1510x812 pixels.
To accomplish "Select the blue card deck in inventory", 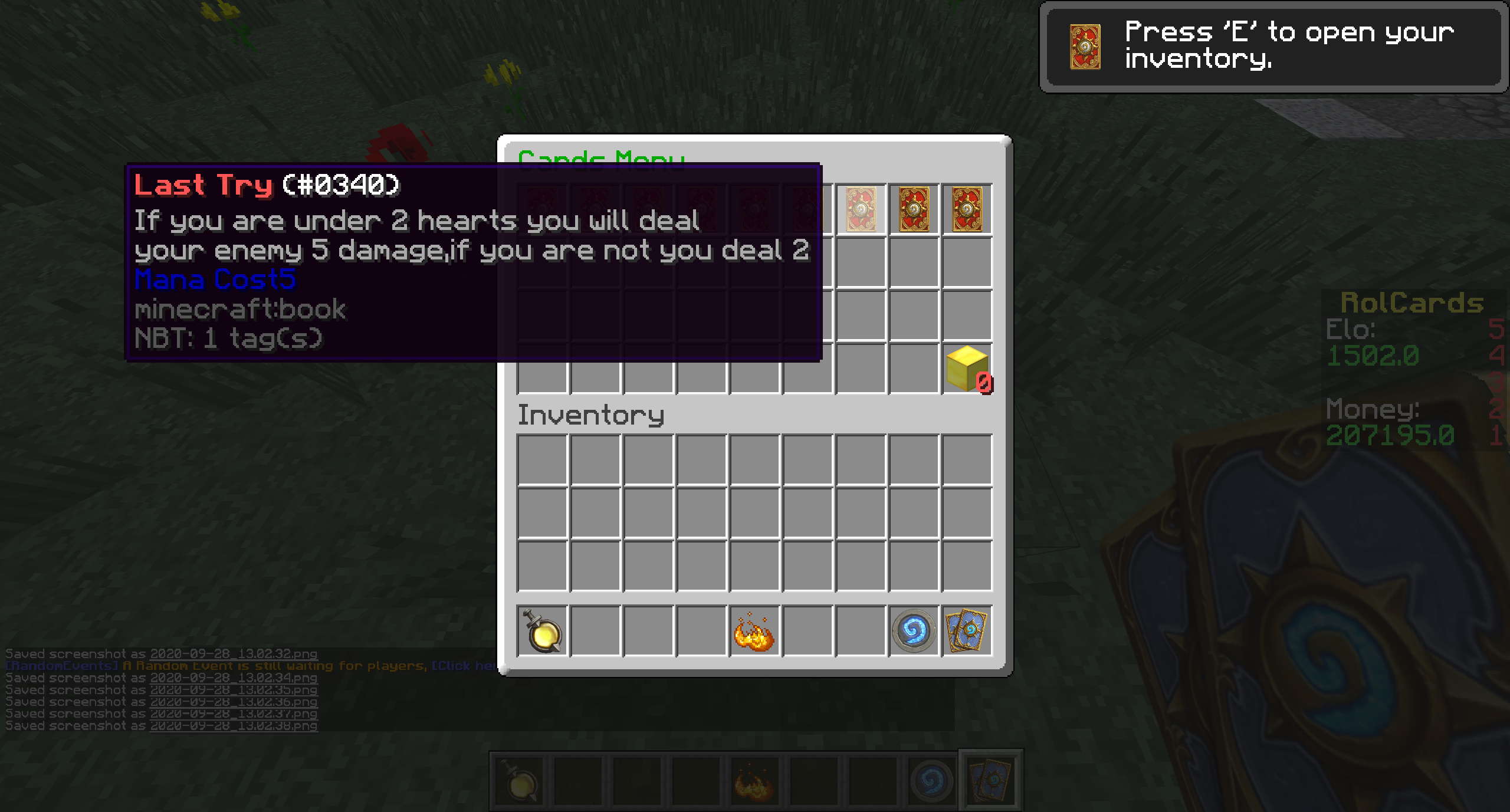I will pos(967,632).
